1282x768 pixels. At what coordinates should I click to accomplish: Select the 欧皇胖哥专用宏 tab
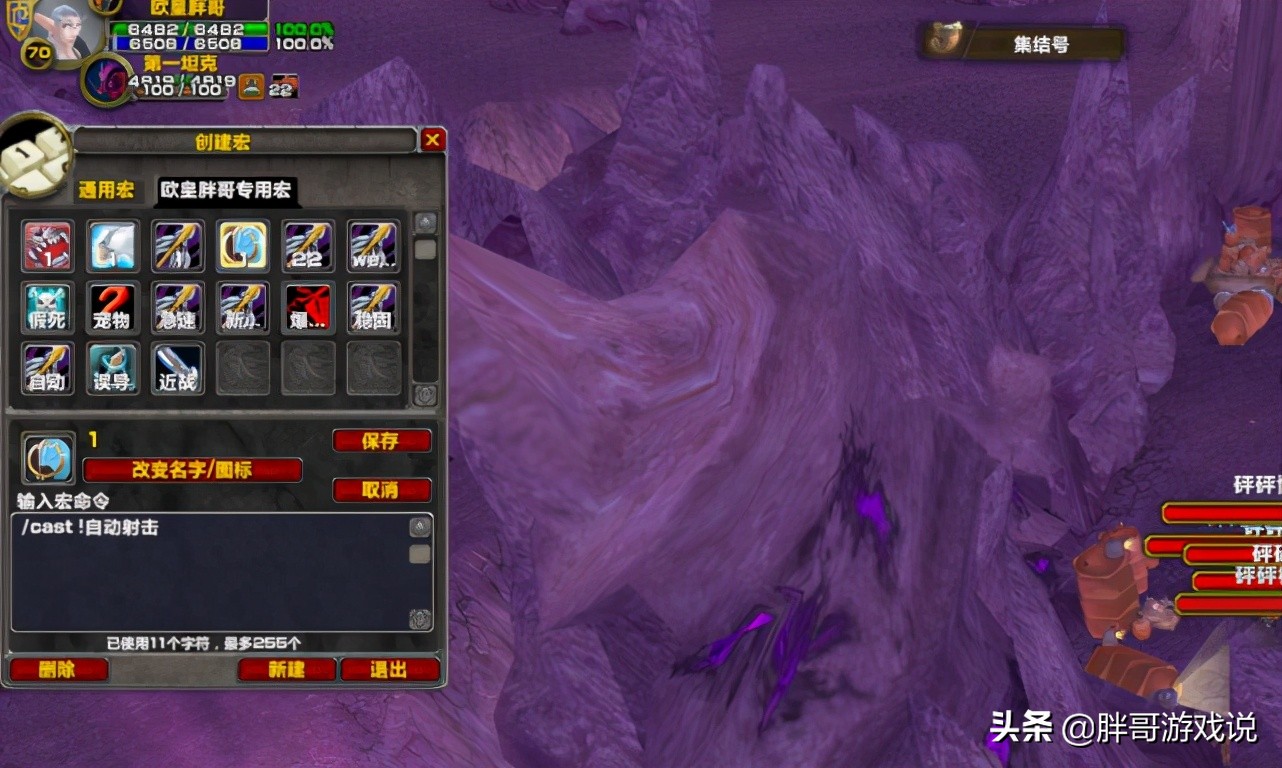point(227,190)
